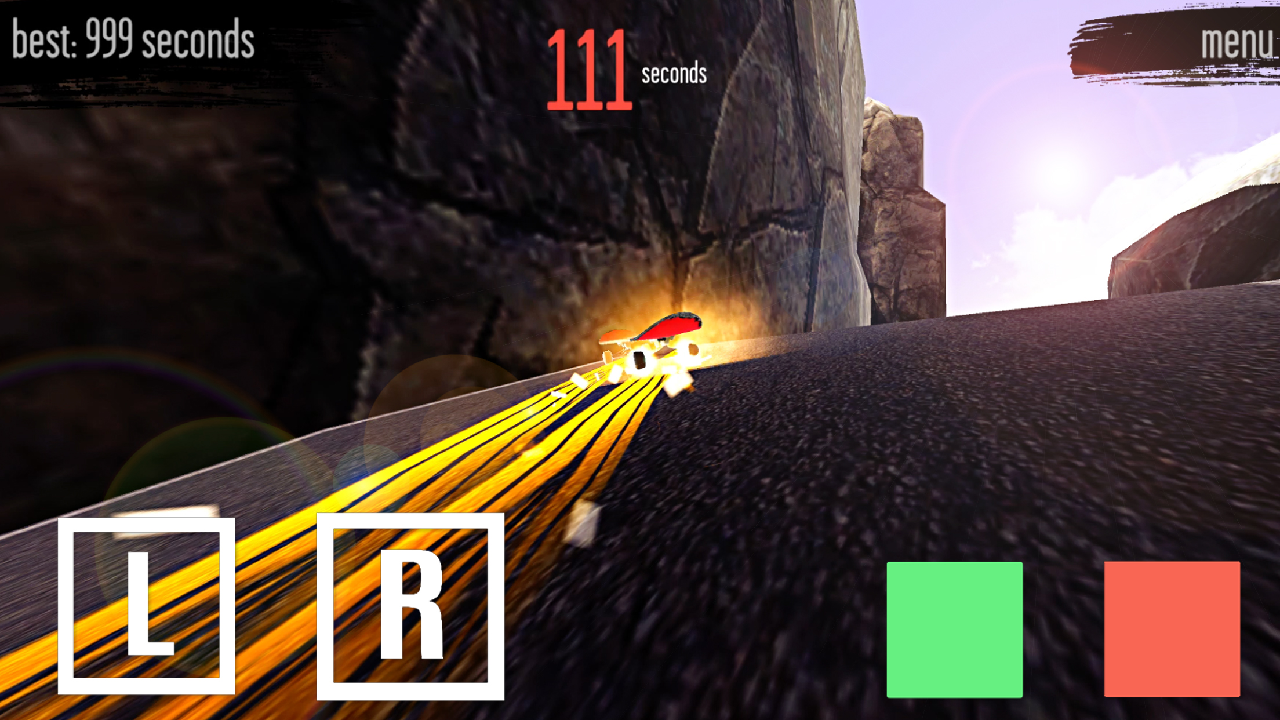Click the best: 999 seconds score banner
The image size is (1280, 720).
132,42
